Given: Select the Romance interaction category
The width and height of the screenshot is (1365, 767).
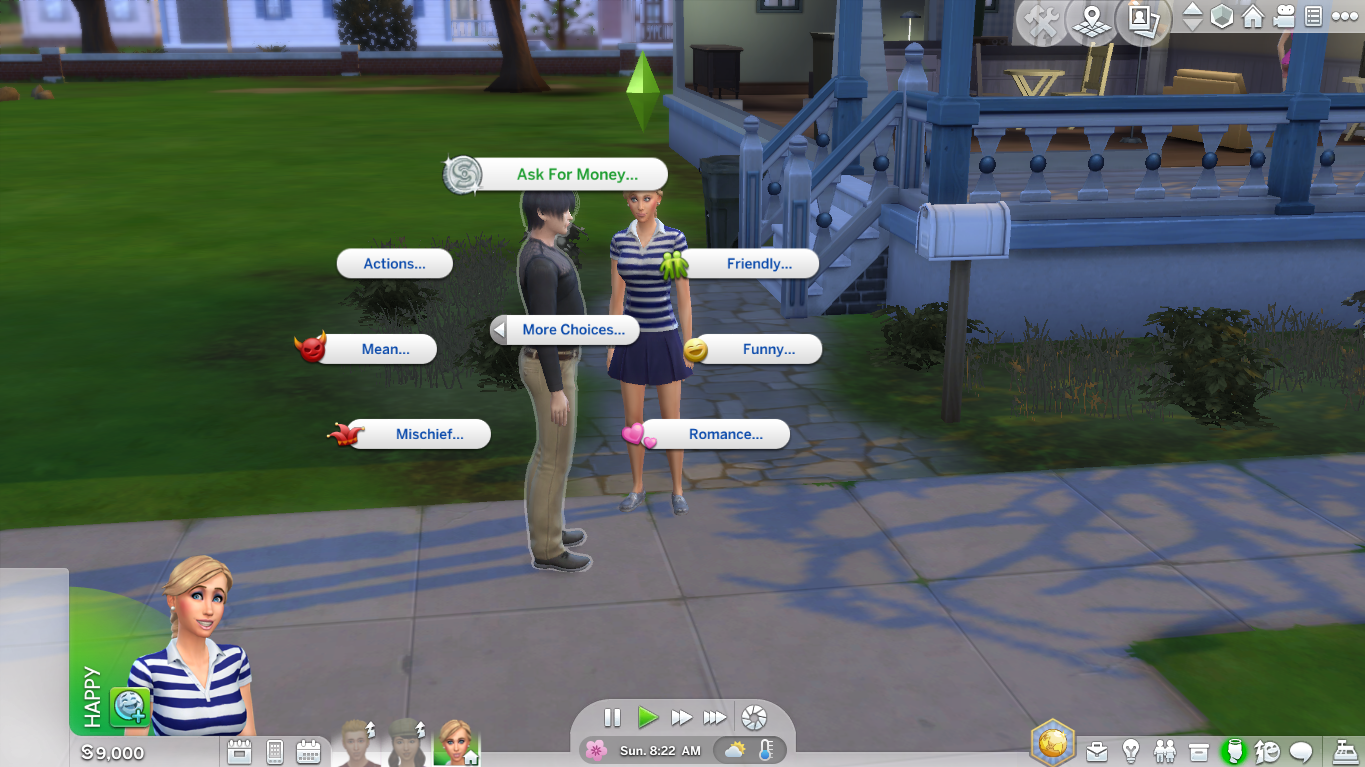Looking at the screenshot, I should (x=723, y=434).
